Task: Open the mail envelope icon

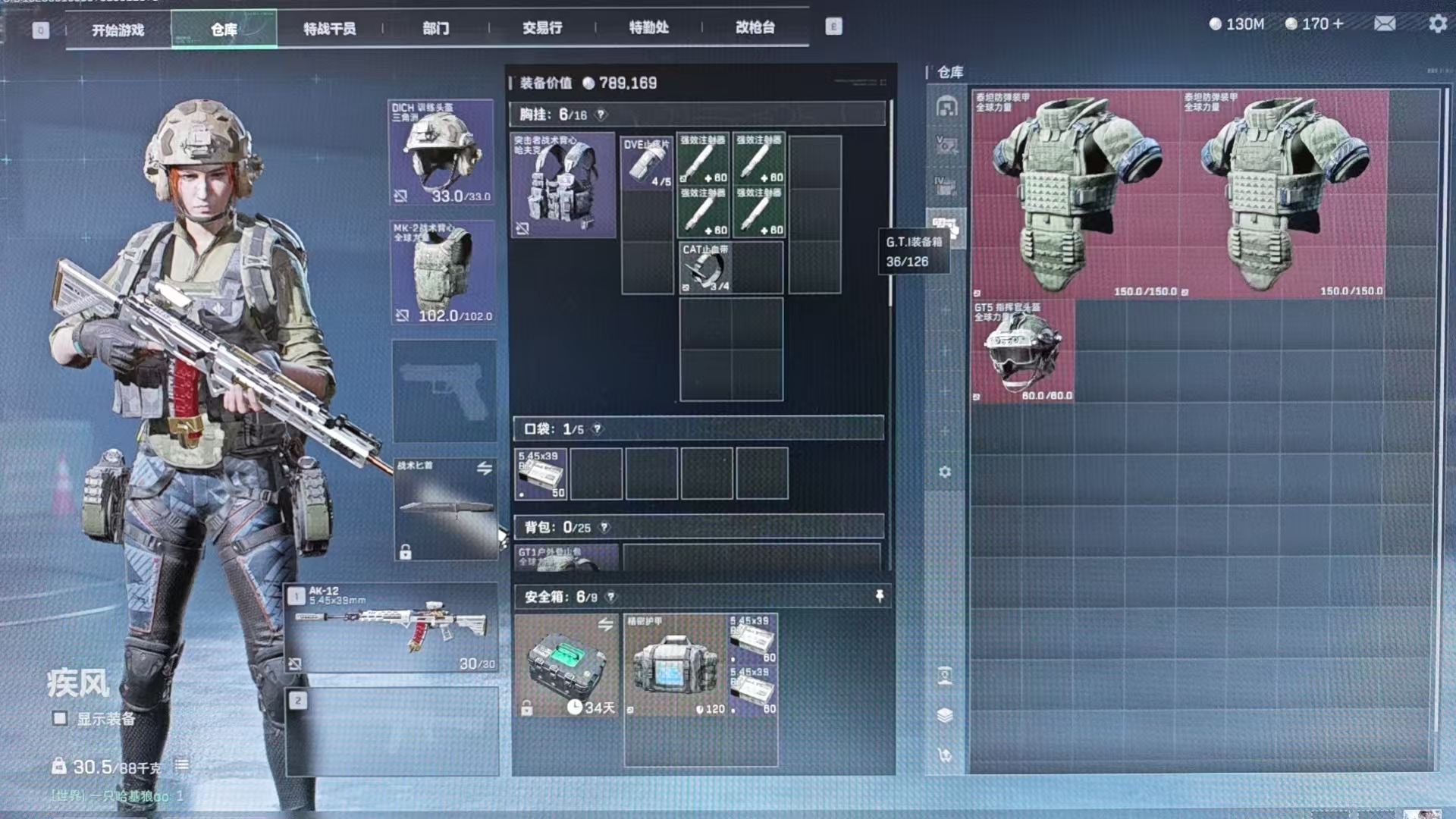Action: [1385, 24]
